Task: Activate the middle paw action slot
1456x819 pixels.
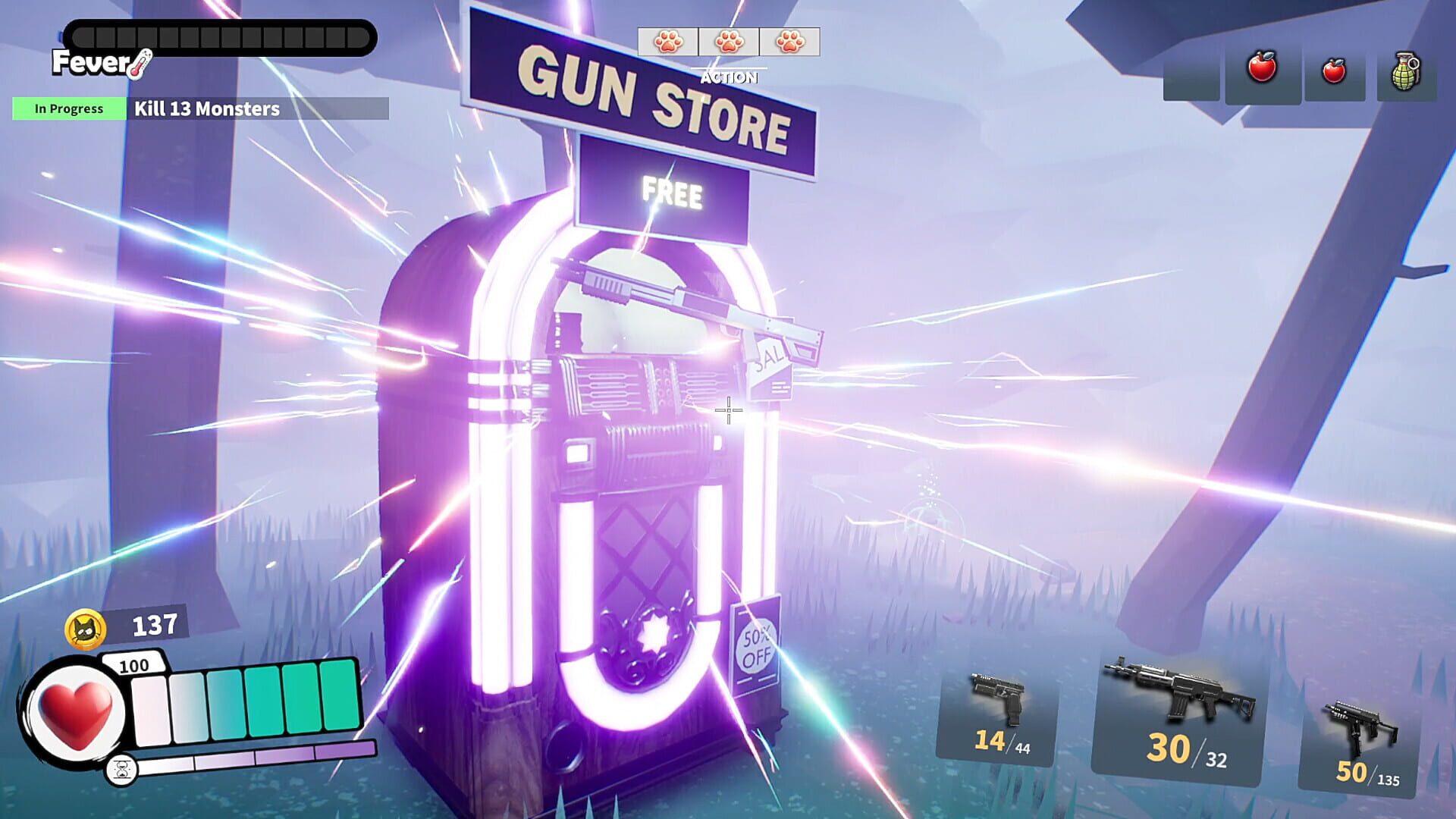Action: pyautogui.click(x=728, y=43)
